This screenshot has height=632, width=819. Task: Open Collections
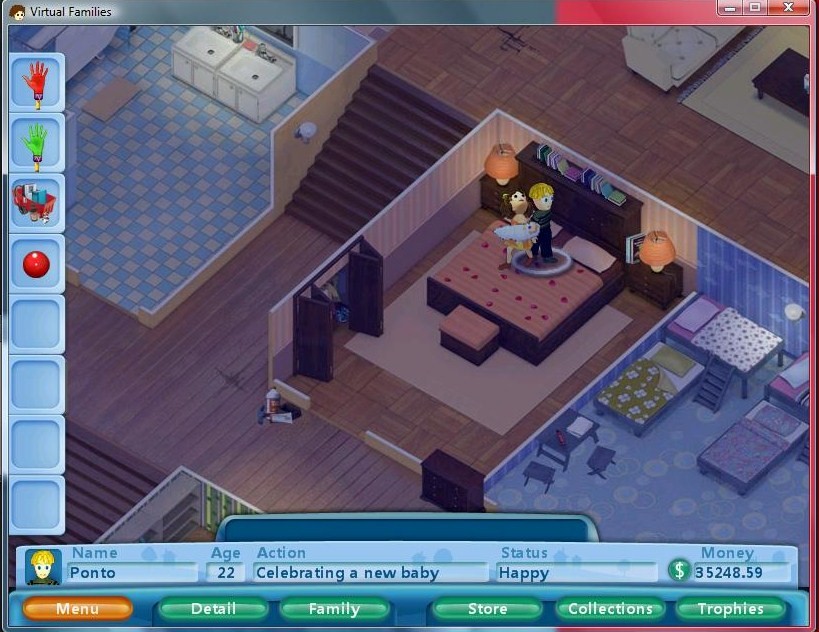coord(610,608)
